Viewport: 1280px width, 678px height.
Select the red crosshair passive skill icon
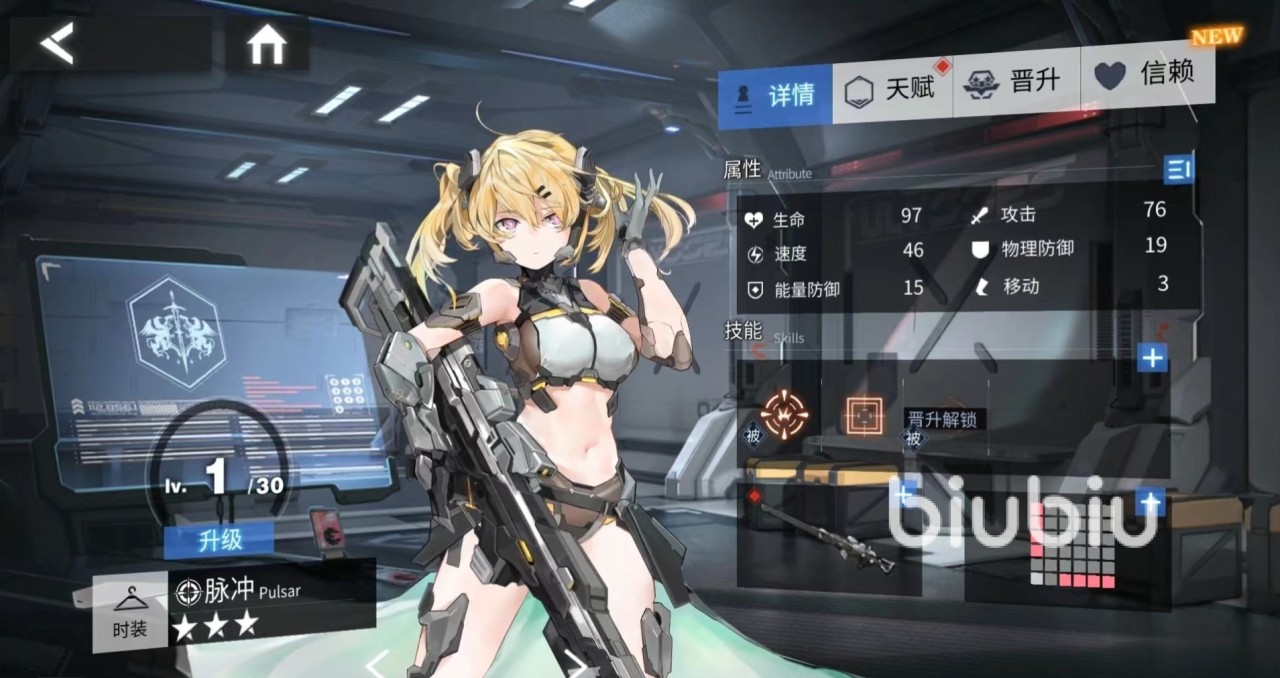[784, 413]
